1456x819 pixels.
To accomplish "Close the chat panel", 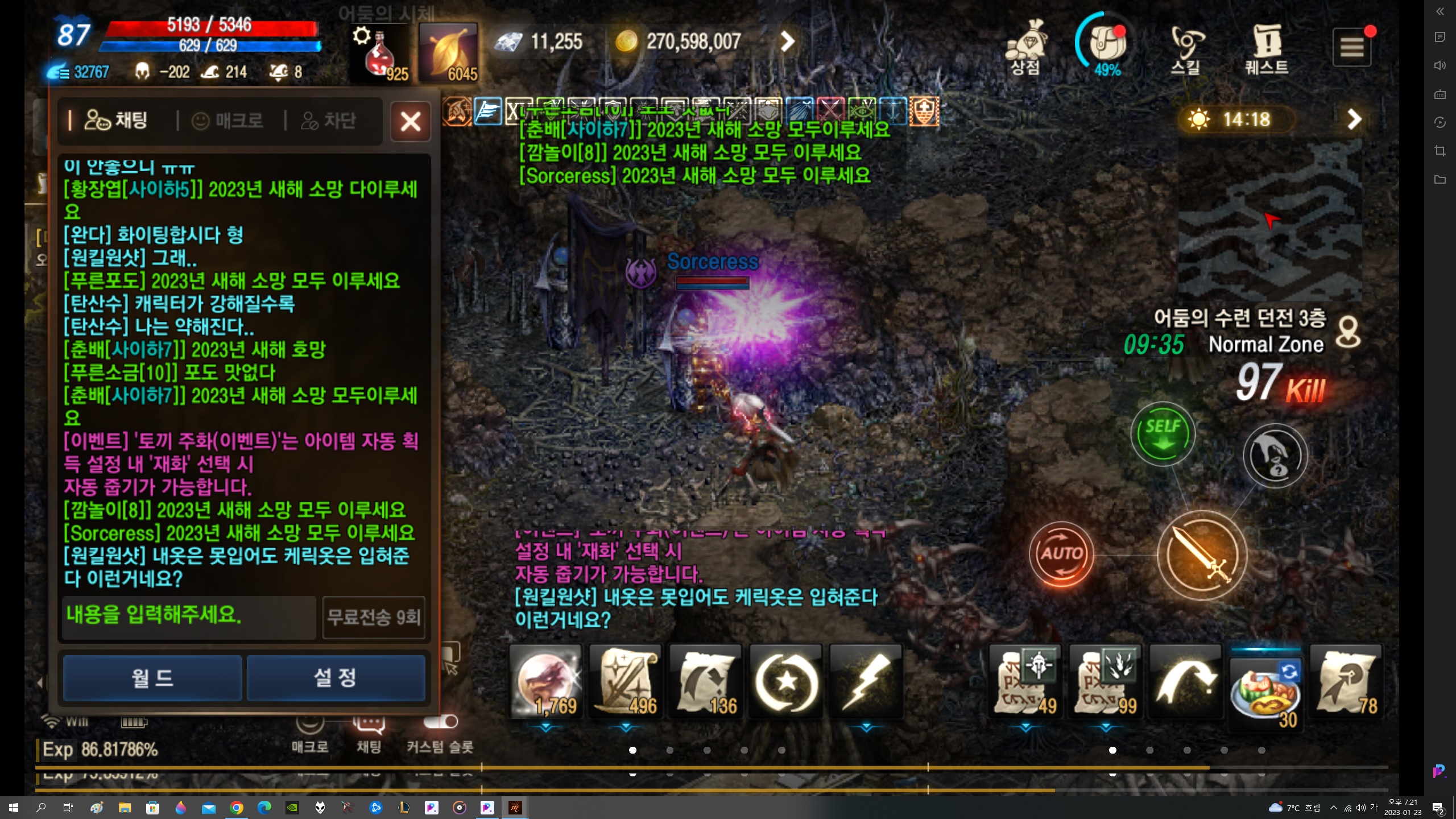I will [410, 121].
